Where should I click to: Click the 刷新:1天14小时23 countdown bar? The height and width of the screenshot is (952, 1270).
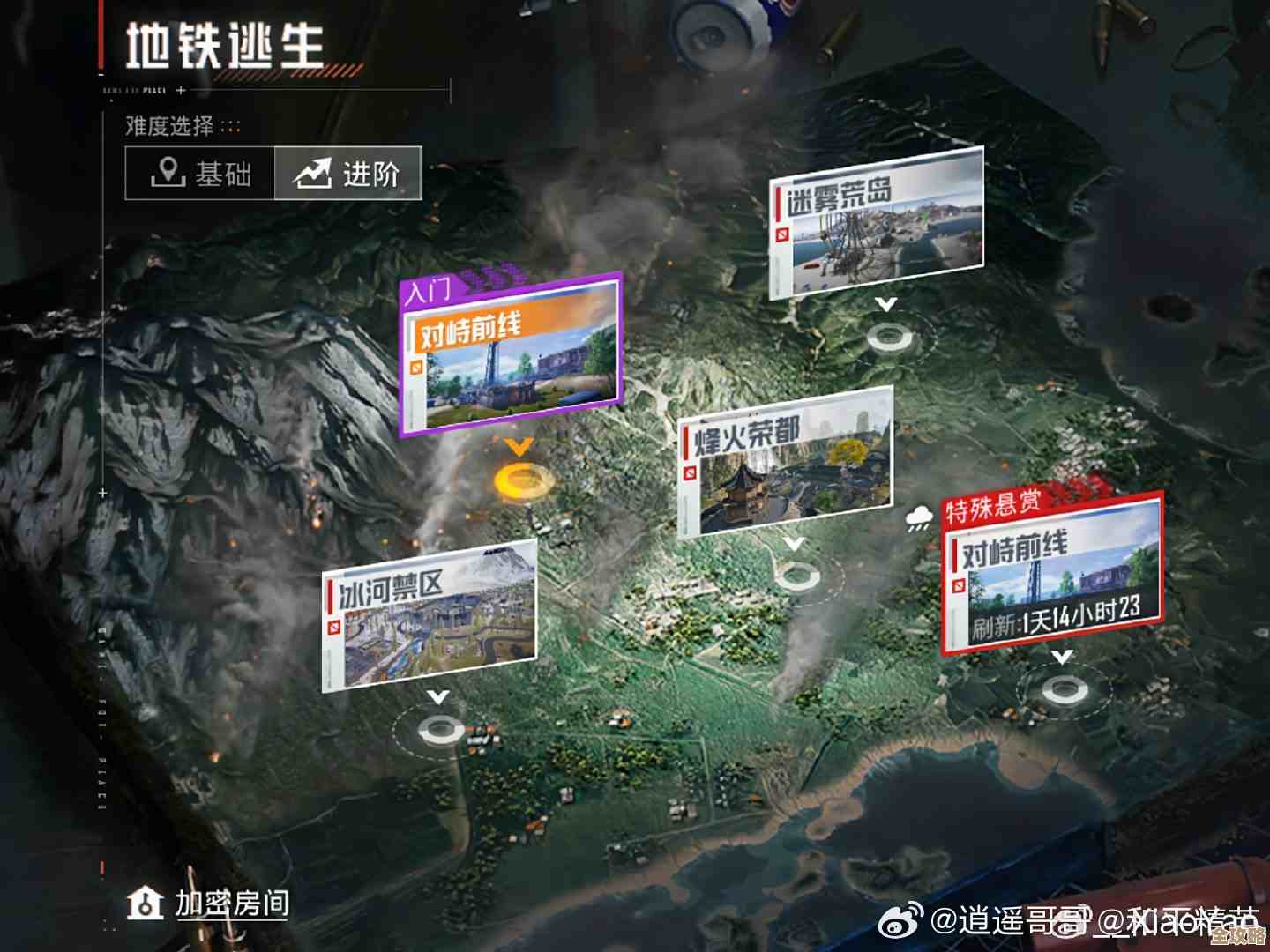click(1055, 621)
